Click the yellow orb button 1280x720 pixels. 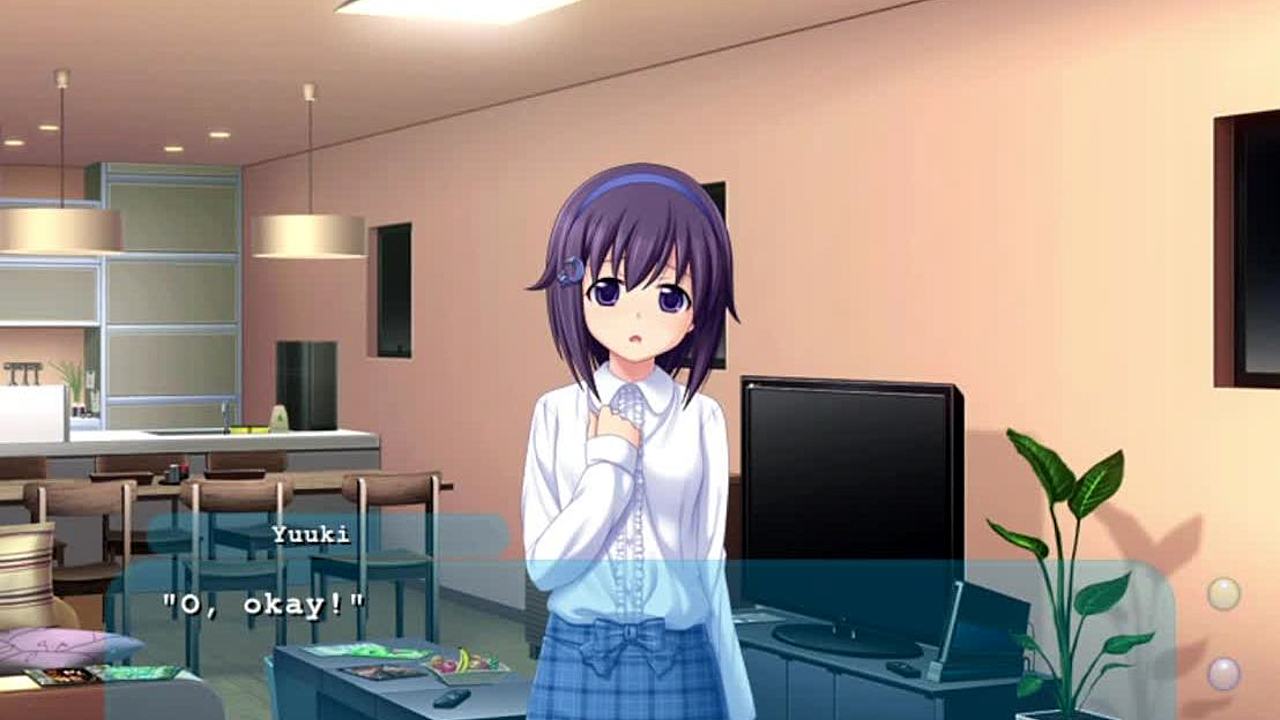point(1223,594)
